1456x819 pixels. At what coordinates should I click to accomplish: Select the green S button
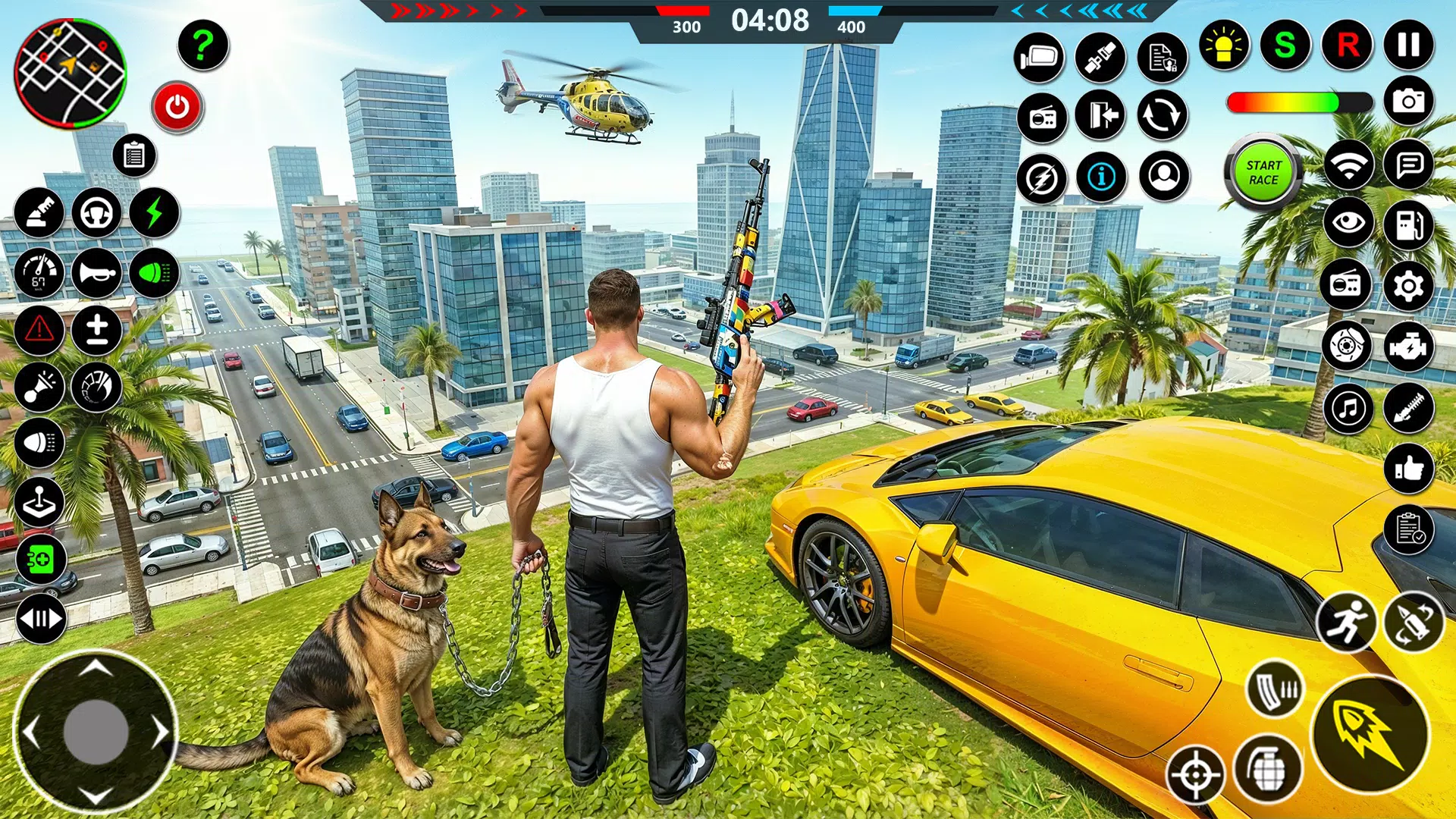pyautogui.click(x=1285, y=45)
